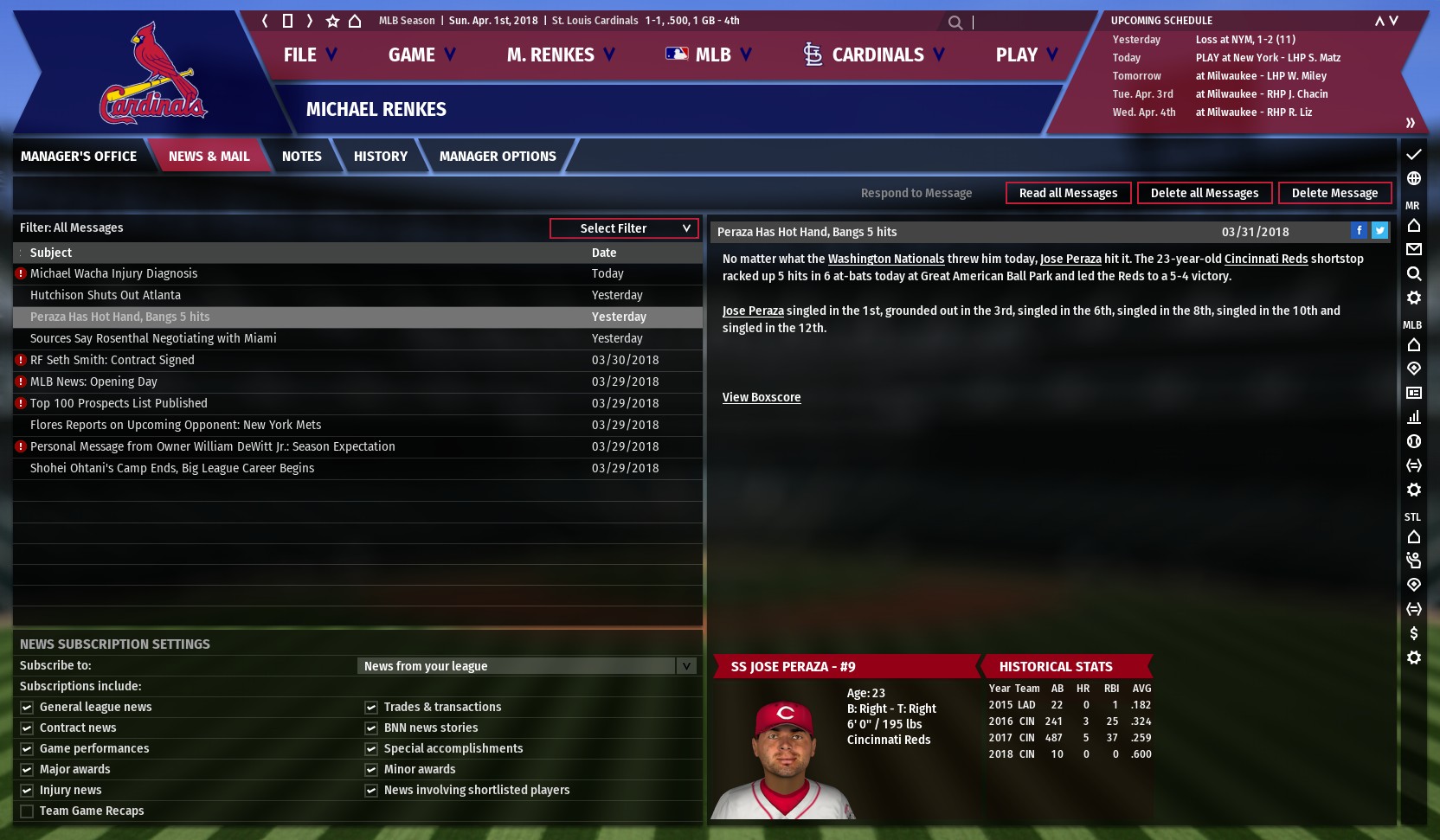This screenshot has width=1440, height=840.
Task: Switch to the Manager's Office tab
Action: coord(79,157)
